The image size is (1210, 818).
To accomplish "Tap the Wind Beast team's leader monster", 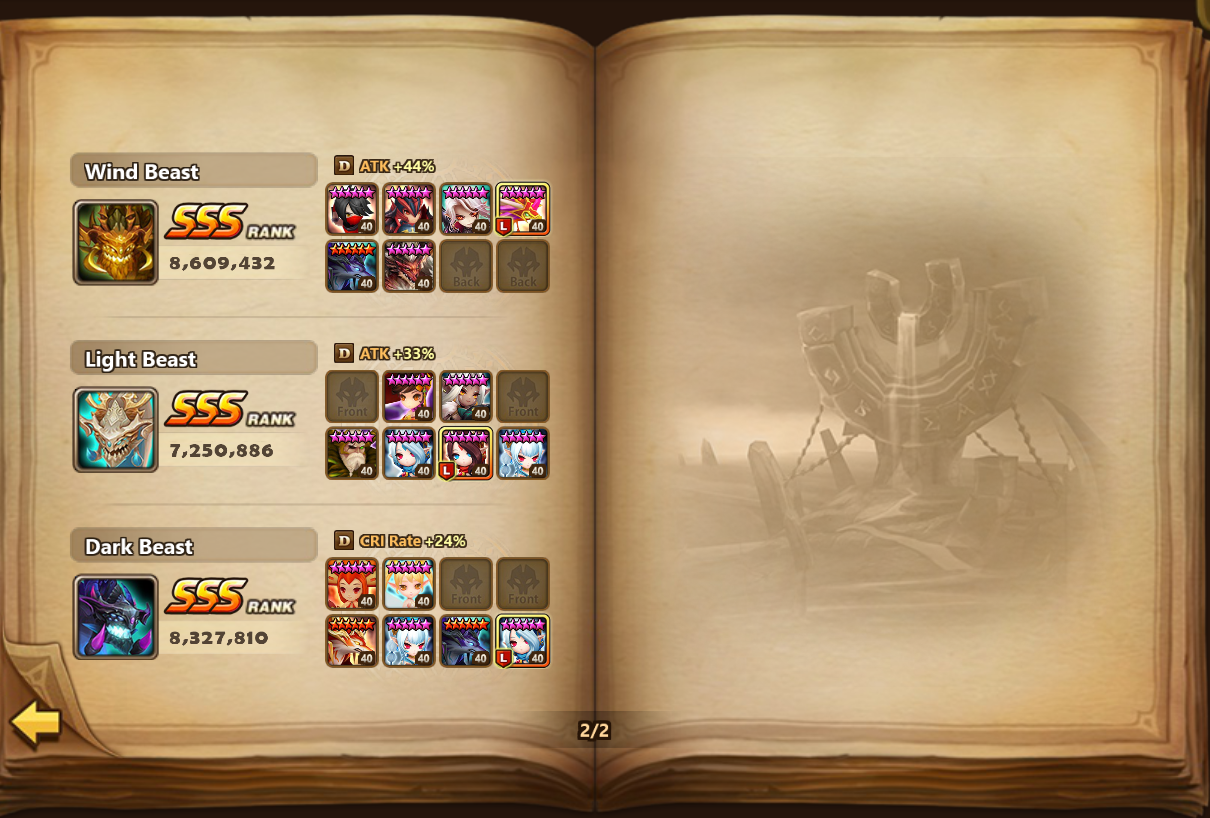I will click(523, 209).
